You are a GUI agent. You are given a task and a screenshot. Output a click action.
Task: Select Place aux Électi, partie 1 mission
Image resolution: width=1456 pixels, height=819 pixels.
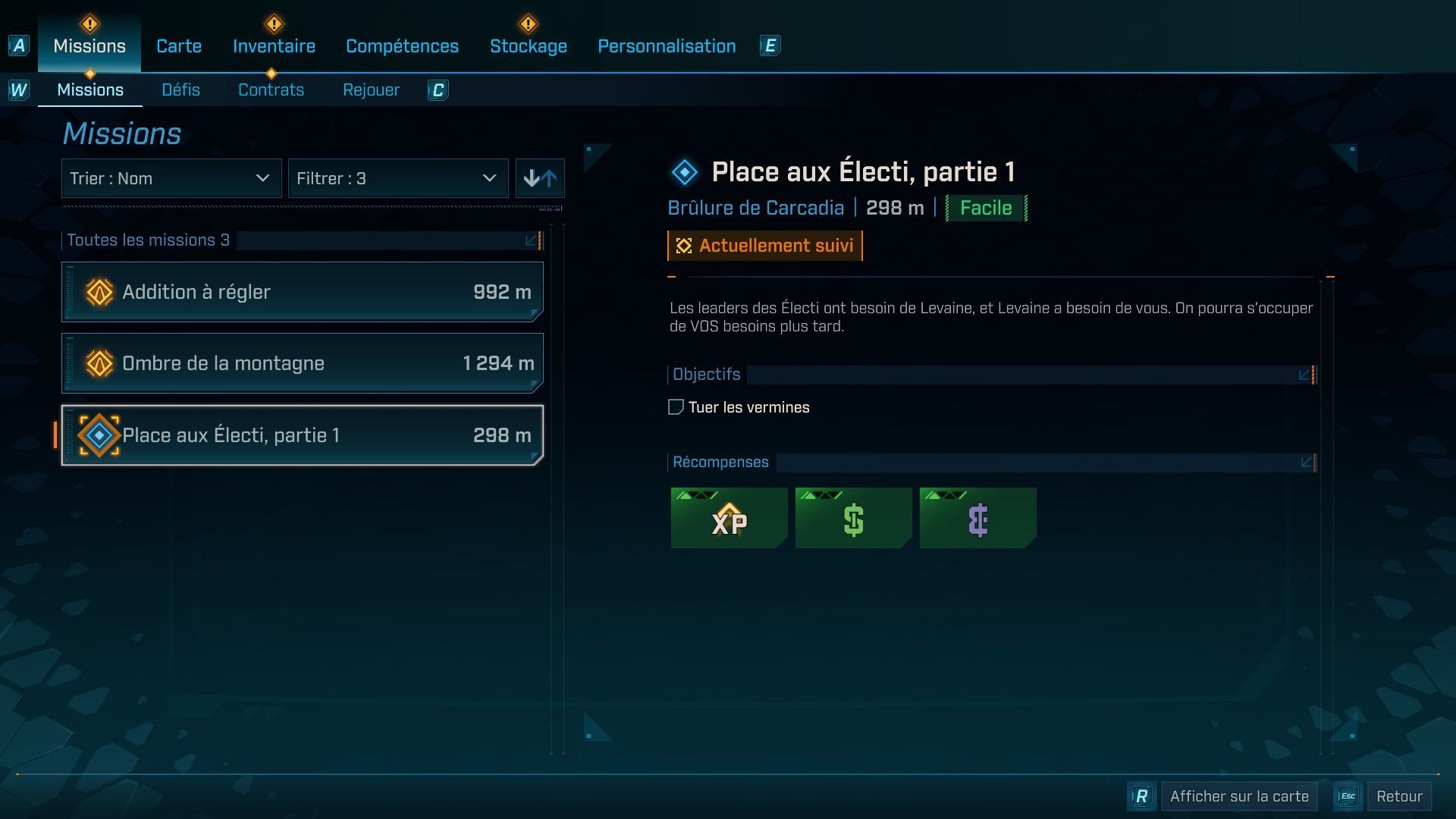(302, 435)
